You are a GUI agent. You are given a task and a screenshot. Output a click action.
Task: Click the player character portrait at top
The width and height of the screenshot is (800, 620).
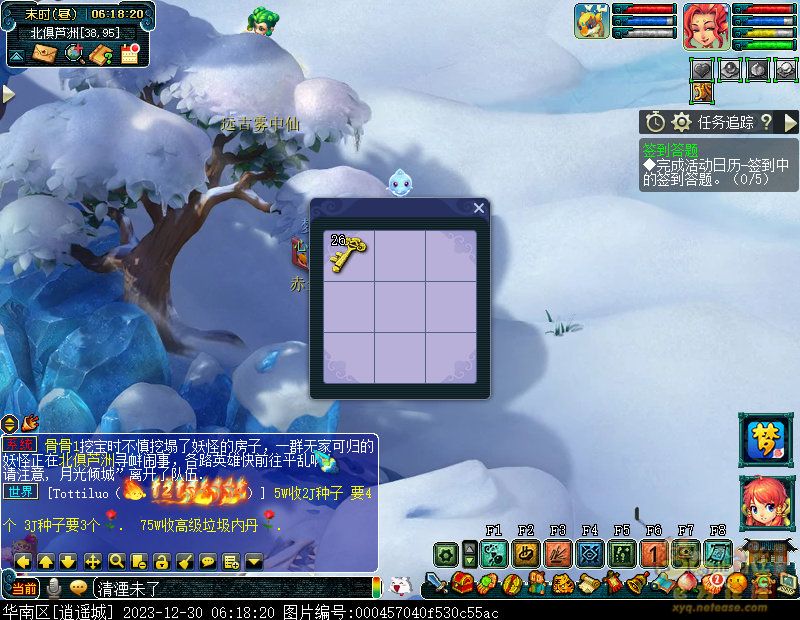706,26
